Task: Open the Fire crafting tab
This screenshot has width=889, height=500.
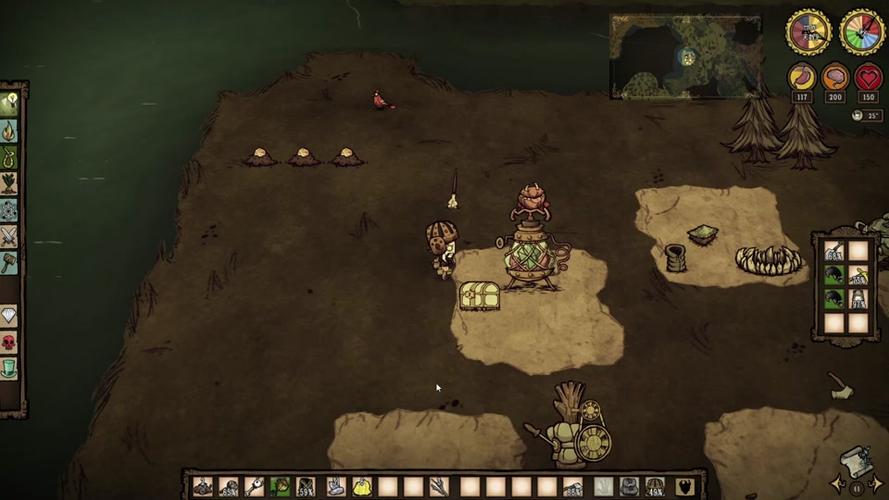Action: pos(10,131)
